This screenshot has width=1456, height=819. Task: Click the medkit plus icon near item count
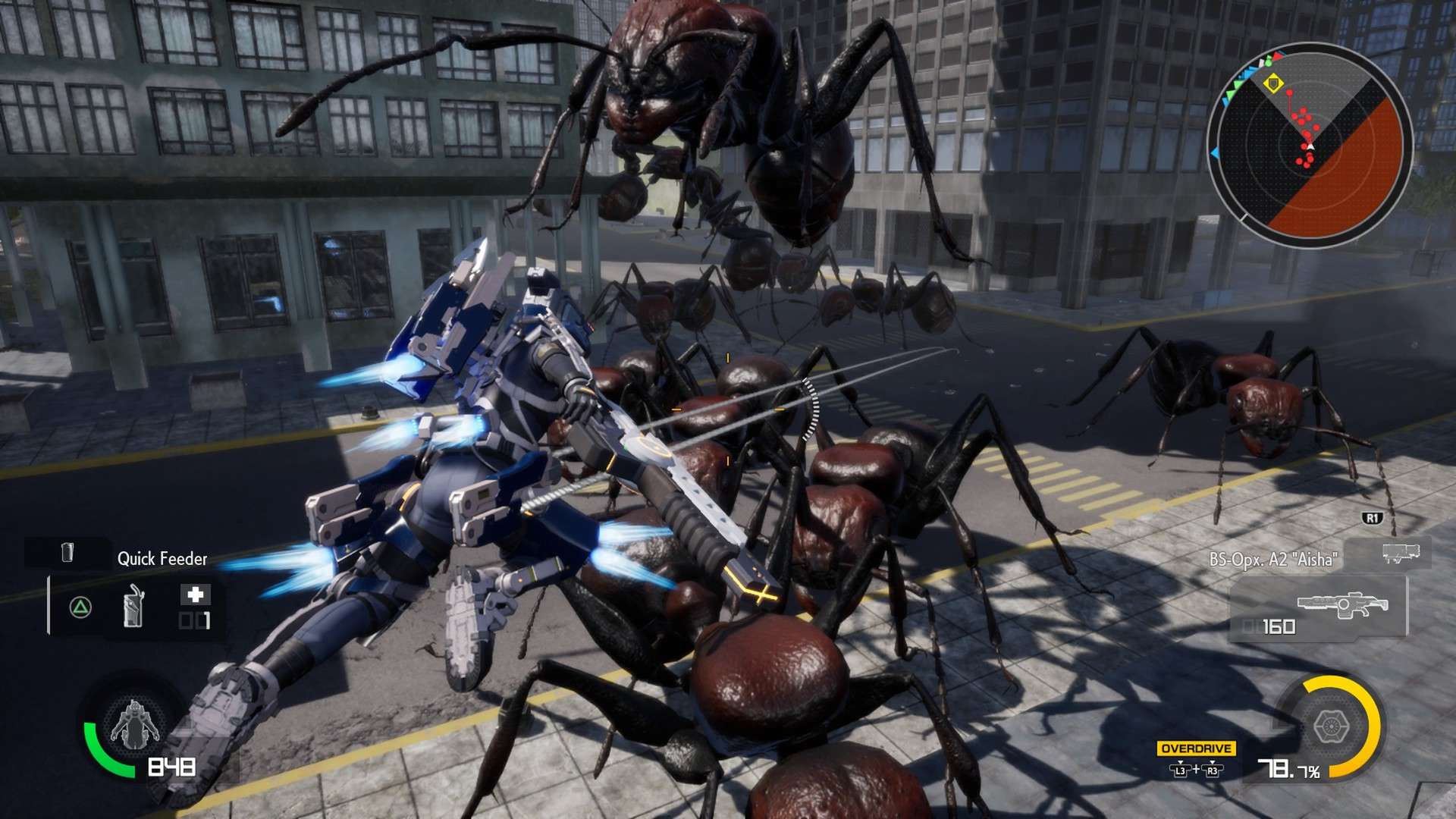tap(195, 595)
